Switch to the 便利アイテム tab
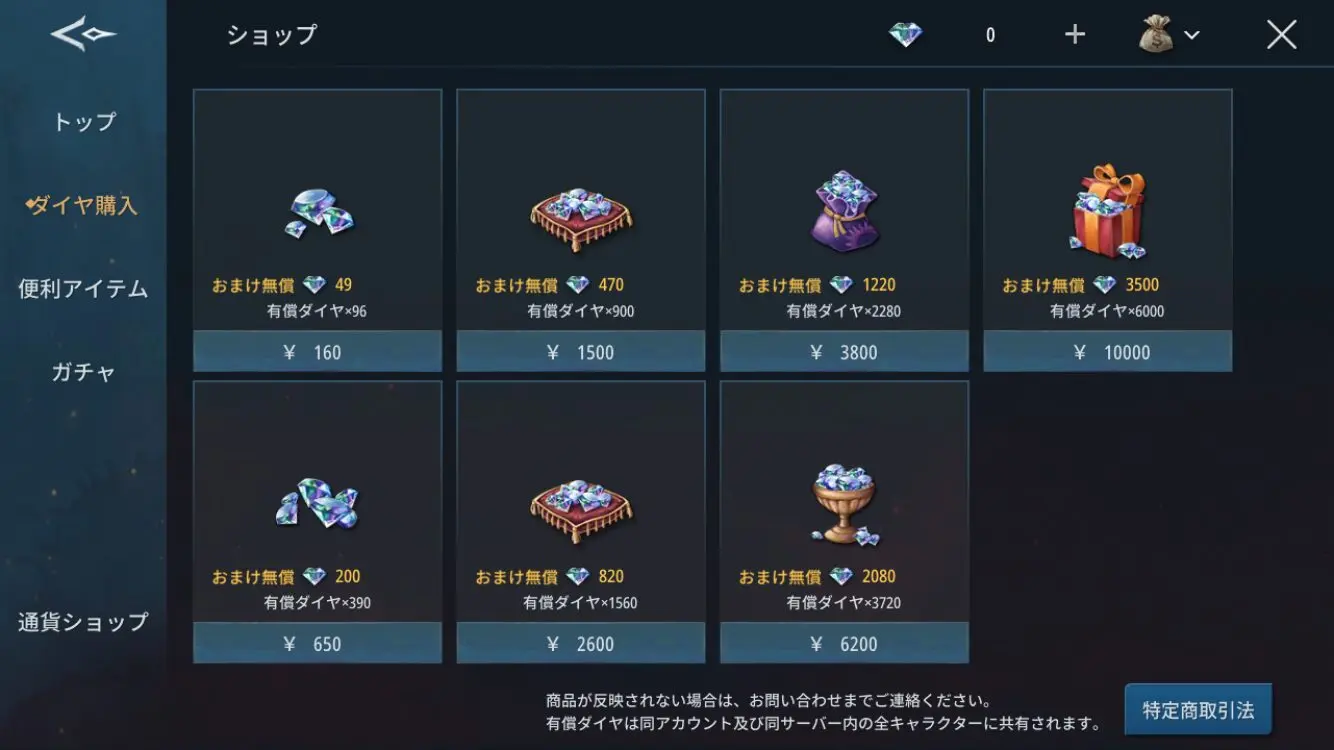 [x=83, y=289]
